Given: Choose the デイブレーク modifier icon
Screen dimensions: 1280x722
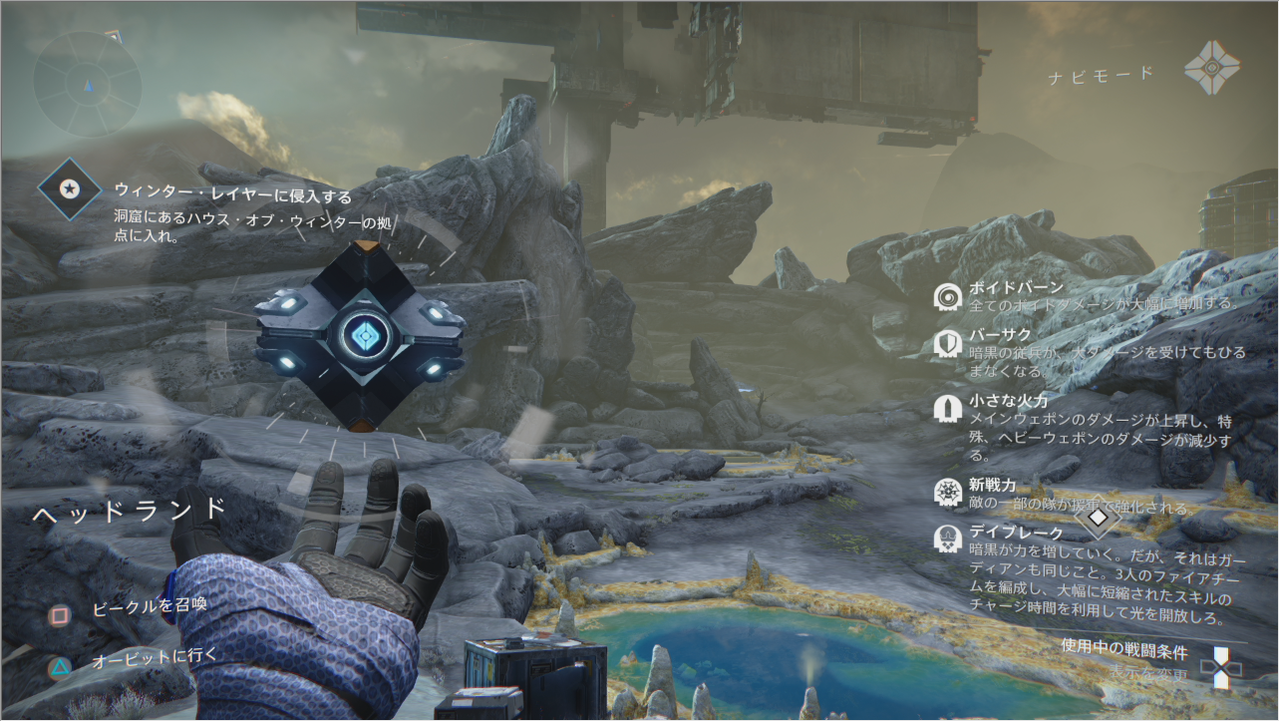Looking at the screenshot, I should [x=947, y=539].
